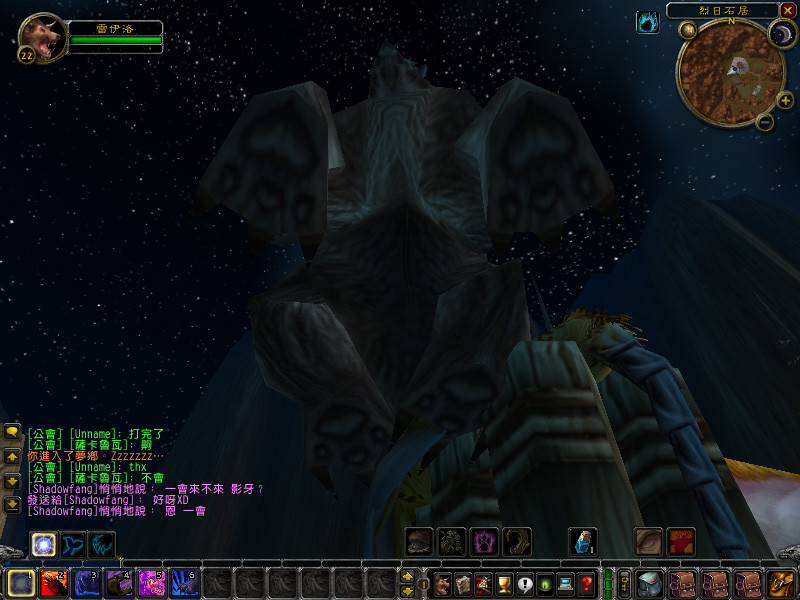Activate the whale tail aquatic form icon
The width and height of the screenshot is (800, 600).
click(x=72, y=544)
